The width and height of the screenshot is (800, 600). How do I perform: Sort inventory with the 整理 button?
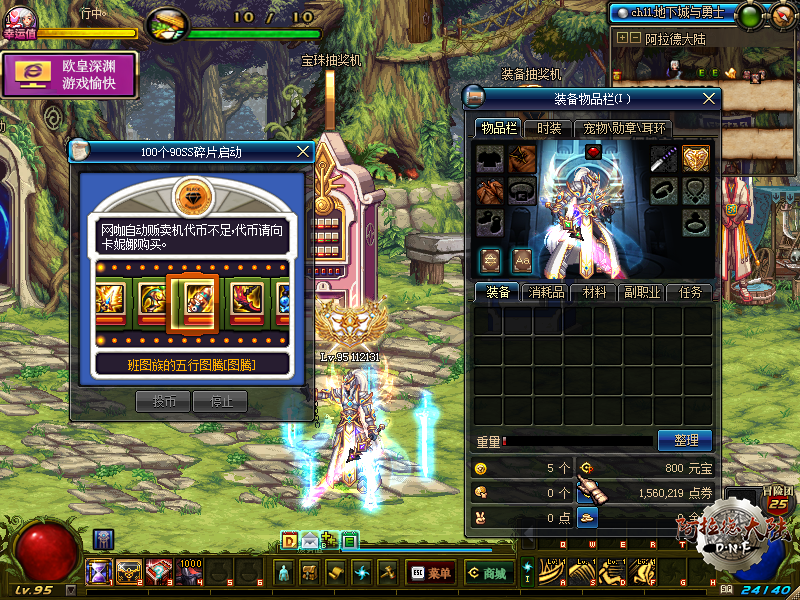(685, 440)
